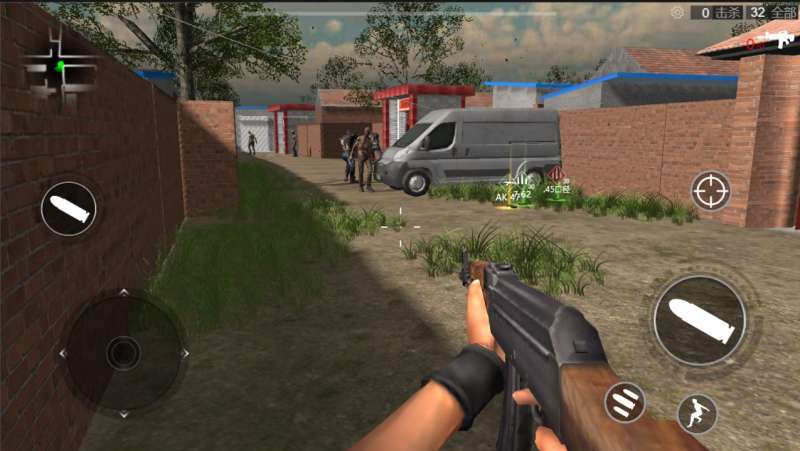This screenshot has height=451, width=800.
Task: Switch weapon via the white rifle icon
Action: (x=776, y=38)
